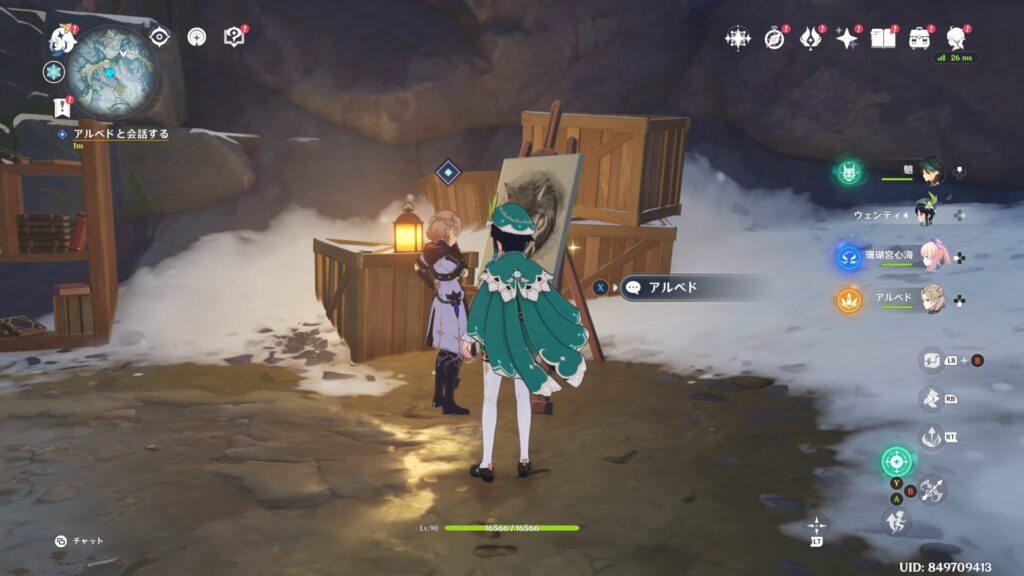Open the Wish four-point star icon
The height and width of the screenshot is (576, 1024).
(x=847, y=38)
